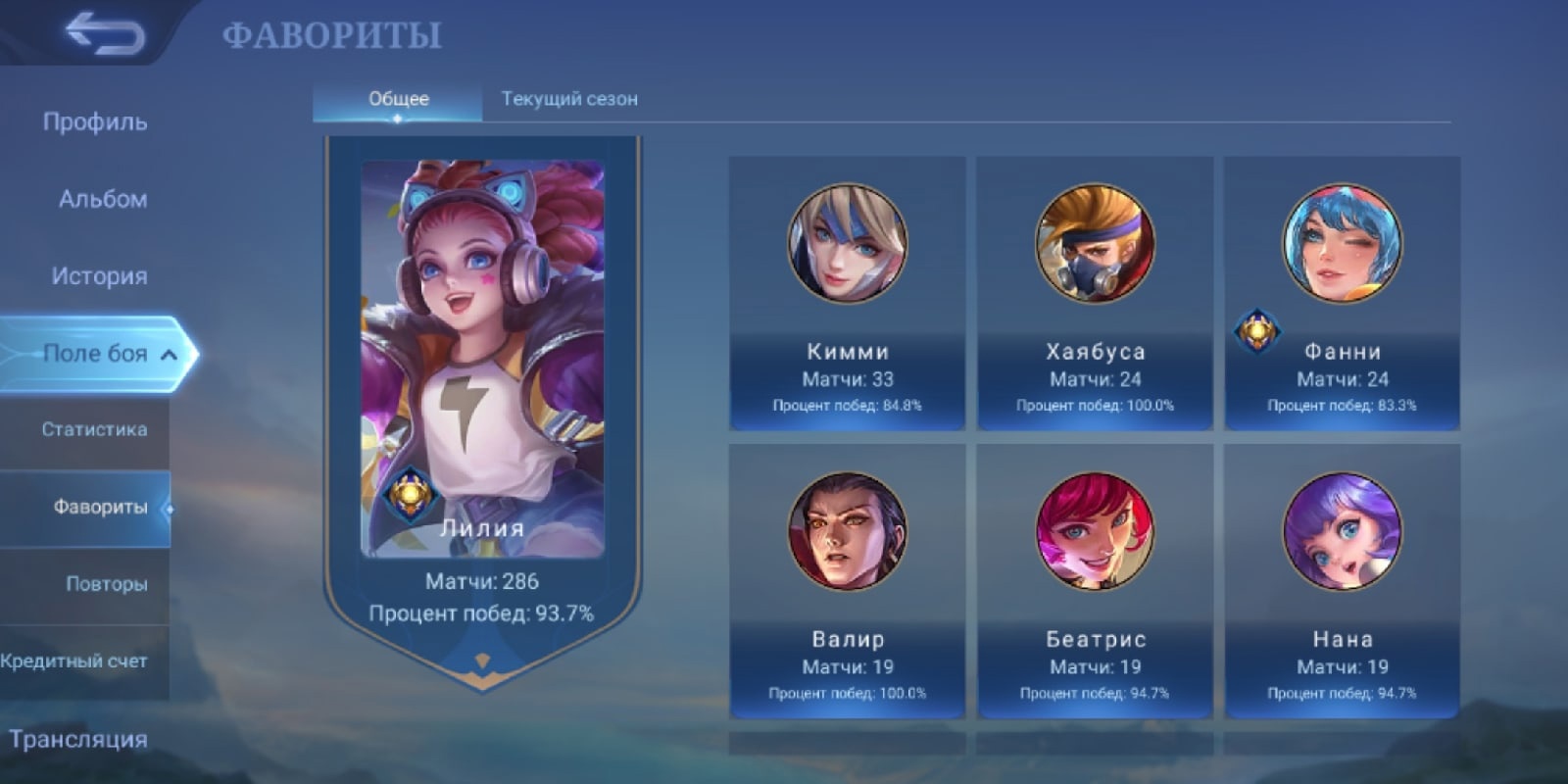Go back using the arrow button
This screenshot has height=784, width=1568.
tap(105, 34)
